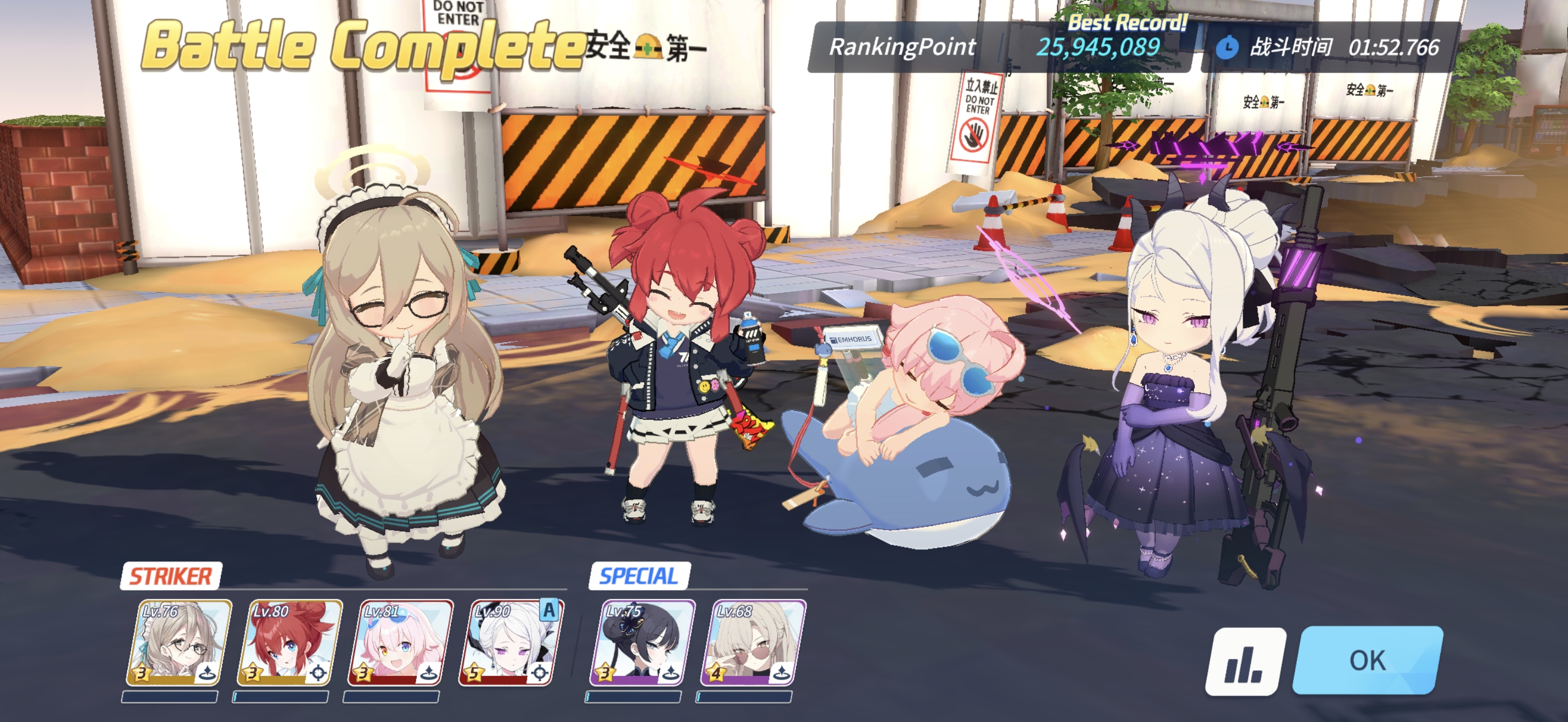Select the Lv.68 sunglasses special portrait
1568x722 pixels.
point(754,642)
